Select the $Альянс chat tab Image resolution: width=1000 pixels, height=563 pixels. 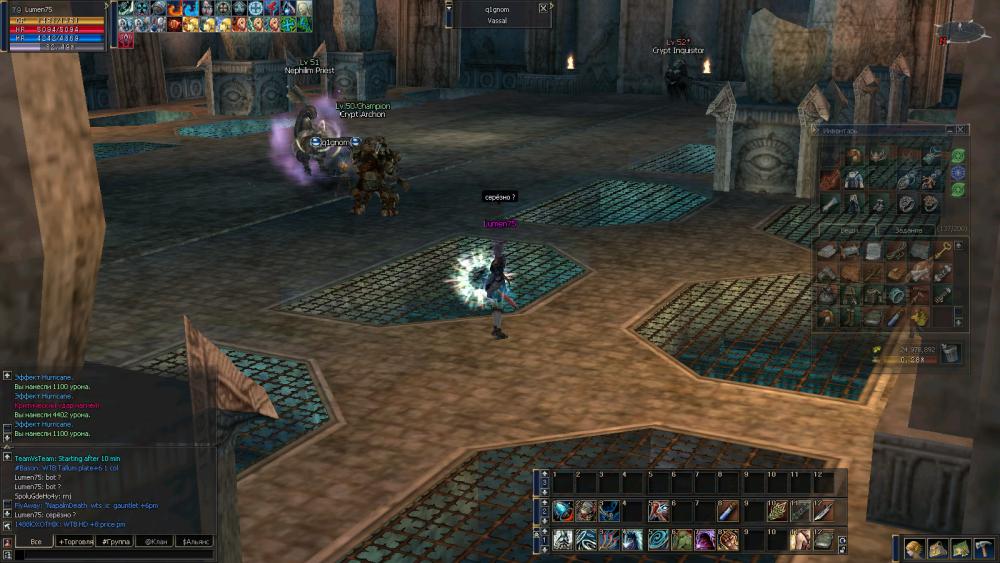tap(194, 541)
